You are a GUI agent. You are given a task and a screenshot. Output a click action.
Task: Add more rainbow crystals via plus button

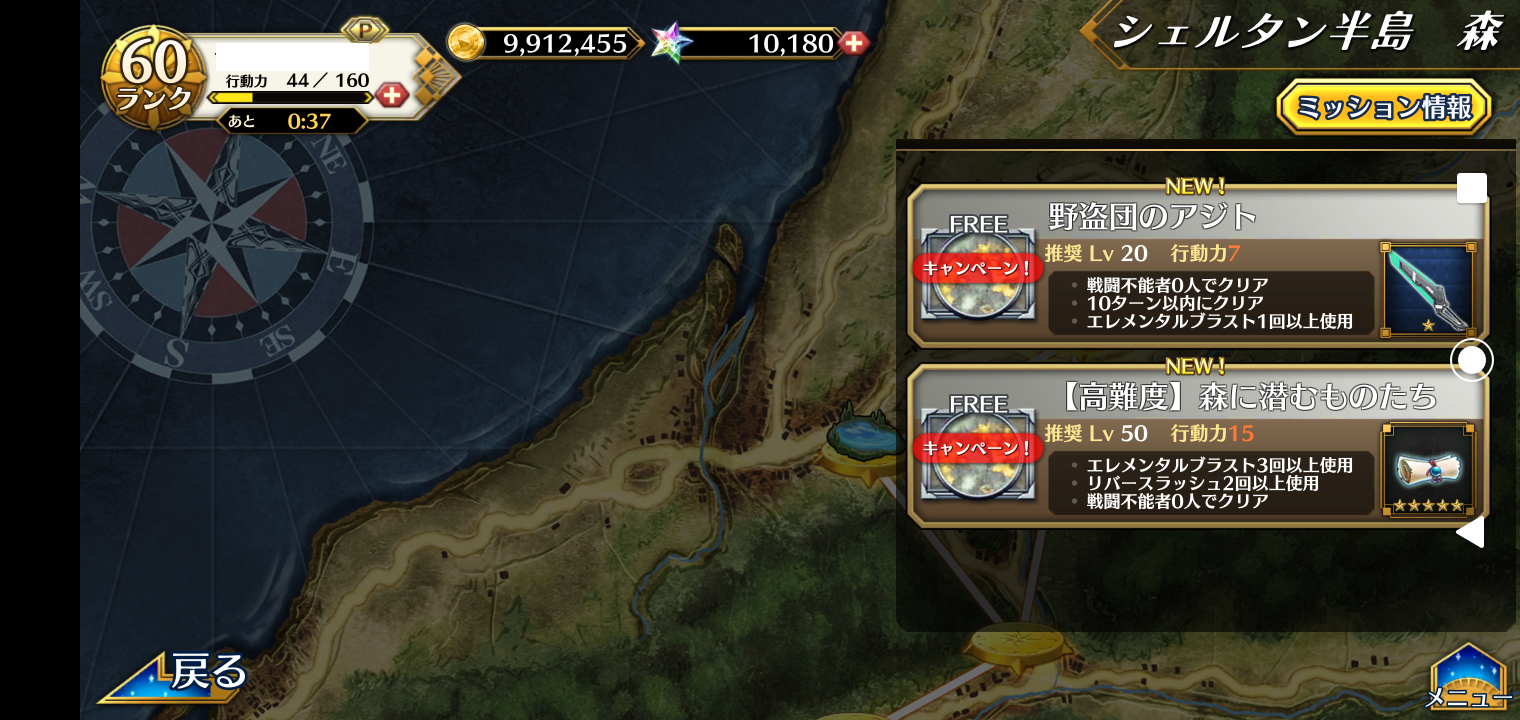853,43
